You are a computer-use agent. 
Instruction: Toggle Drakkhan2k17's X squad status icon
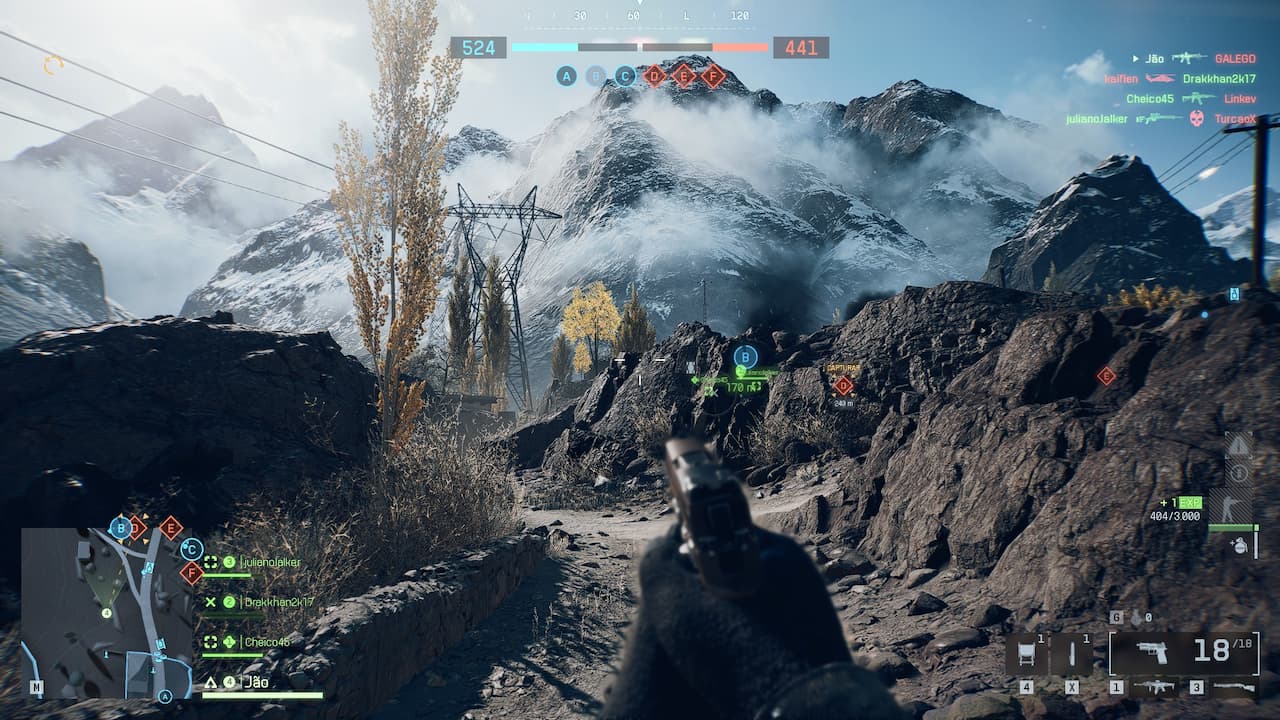[211, 602]
